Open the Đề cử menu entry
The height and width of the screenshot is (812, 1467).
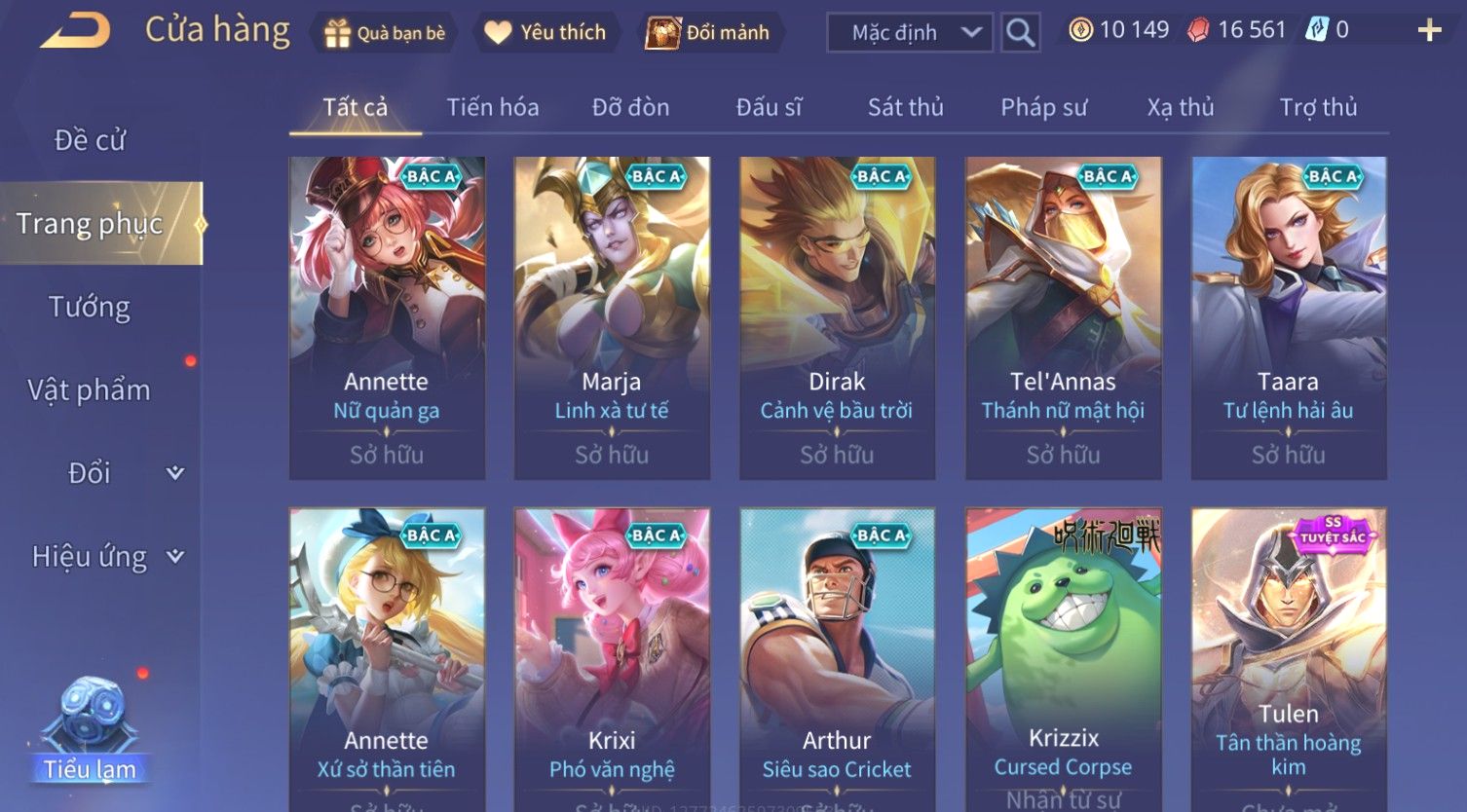coord(90,140)
